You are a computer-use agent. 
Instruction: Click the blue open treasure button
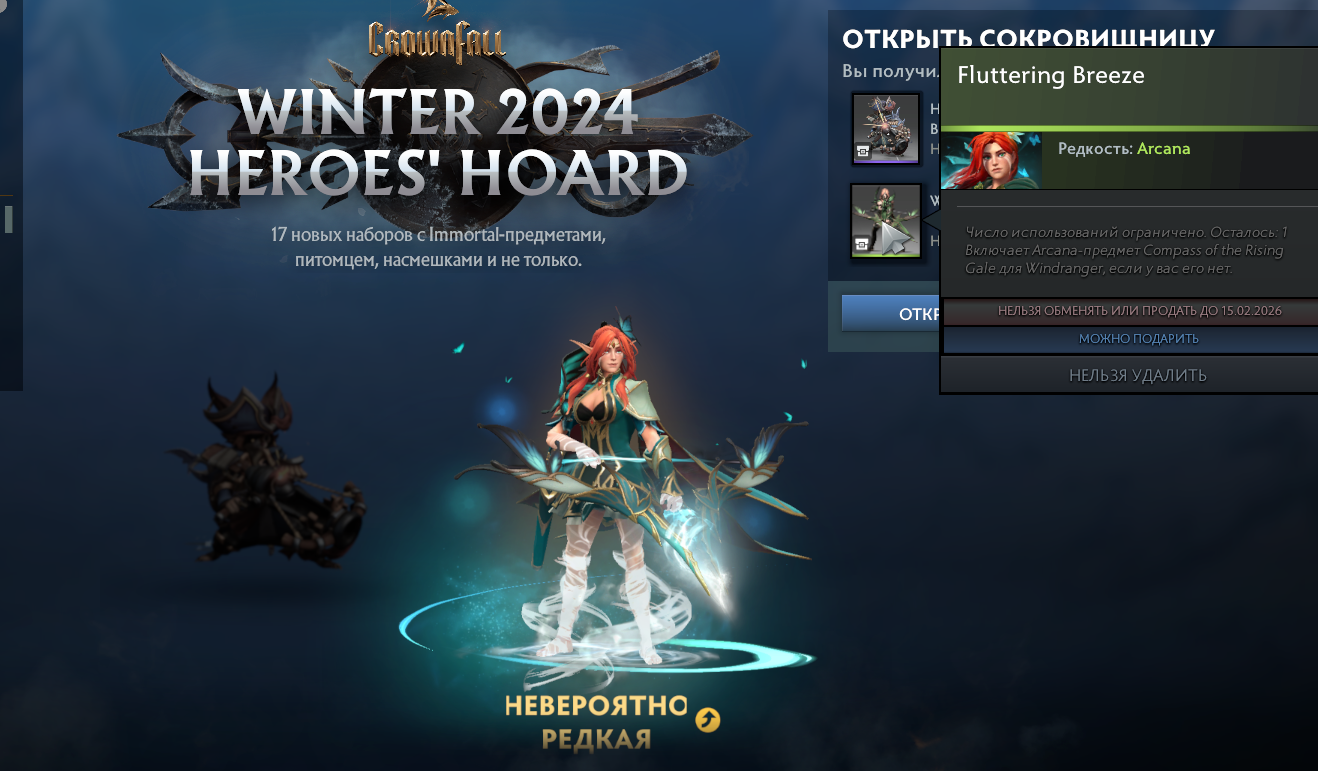pyautogui.click(x=891, y=313)
